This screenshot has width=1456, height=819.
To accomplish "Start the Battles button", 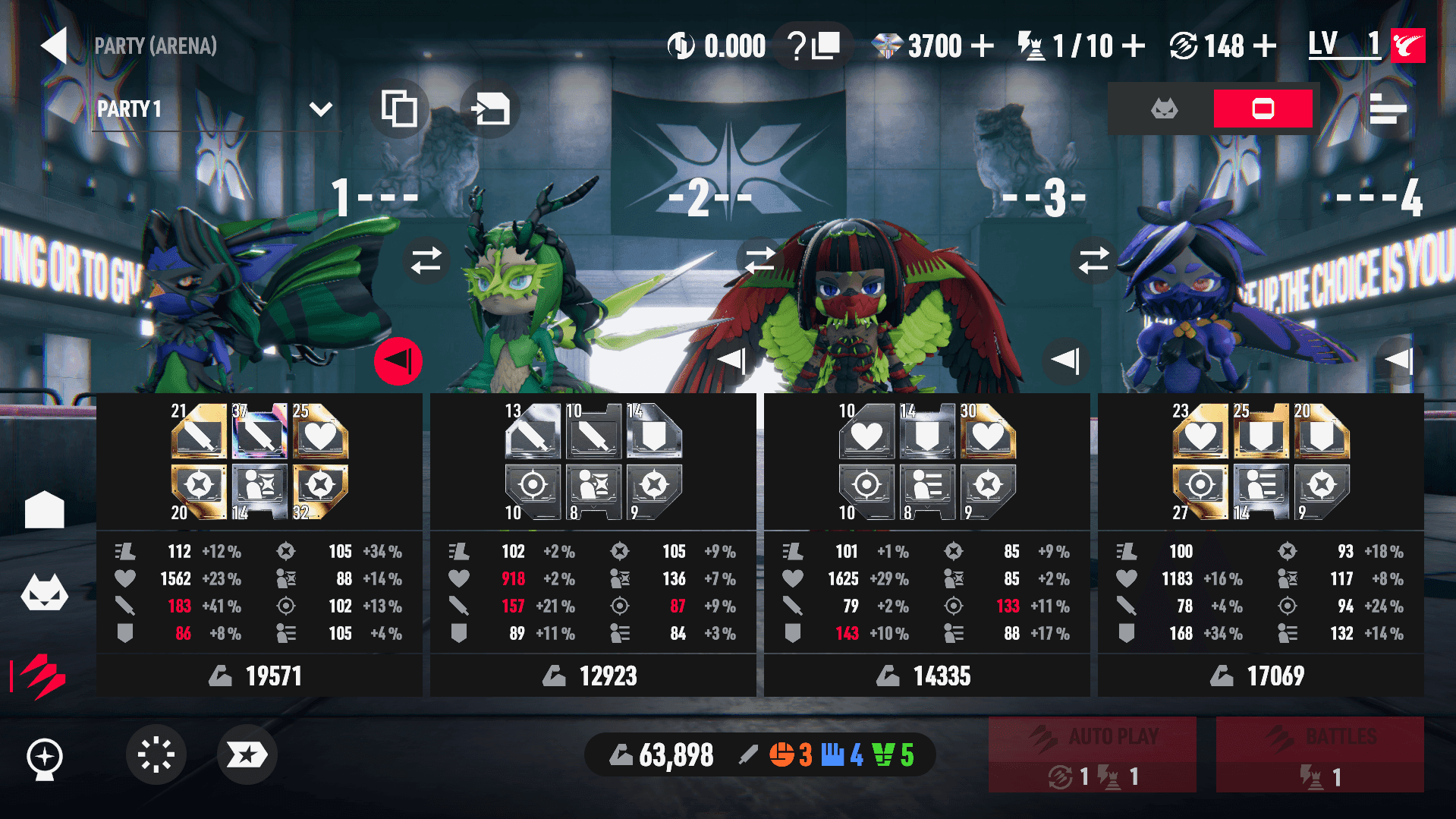I will pyautogui.click(x=1319, y=754).
